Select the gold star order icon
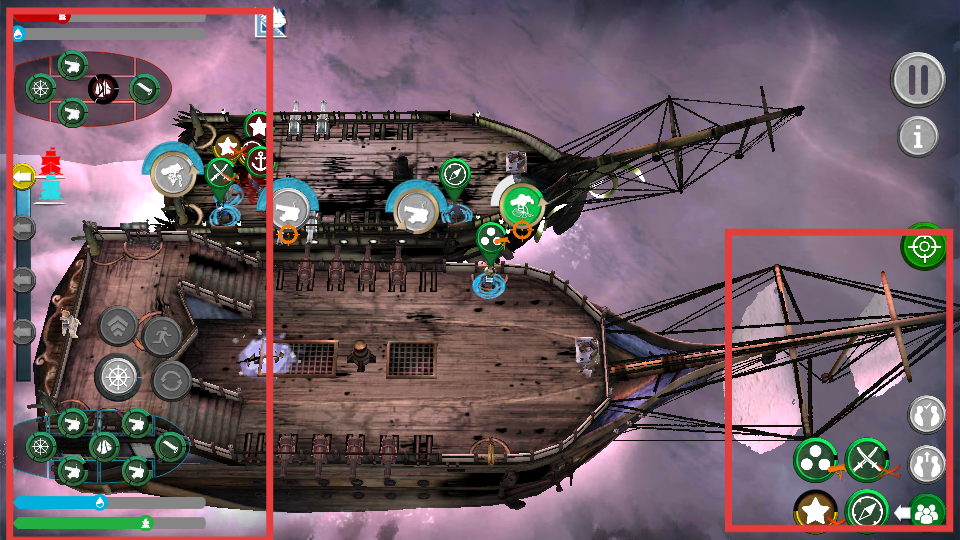 tap(815, 511)
